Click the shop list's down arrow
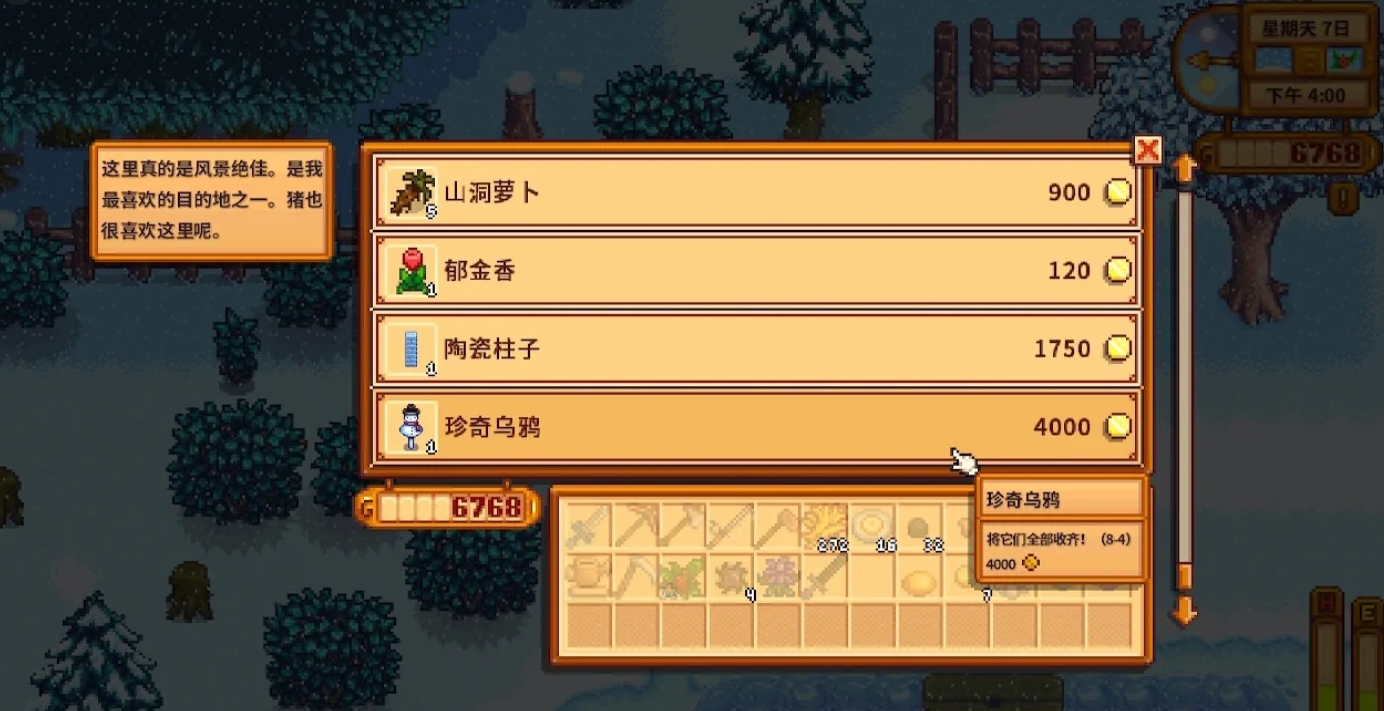Image resolution: width=1384 pixels, height=711 pixels. coord(1184,609)
